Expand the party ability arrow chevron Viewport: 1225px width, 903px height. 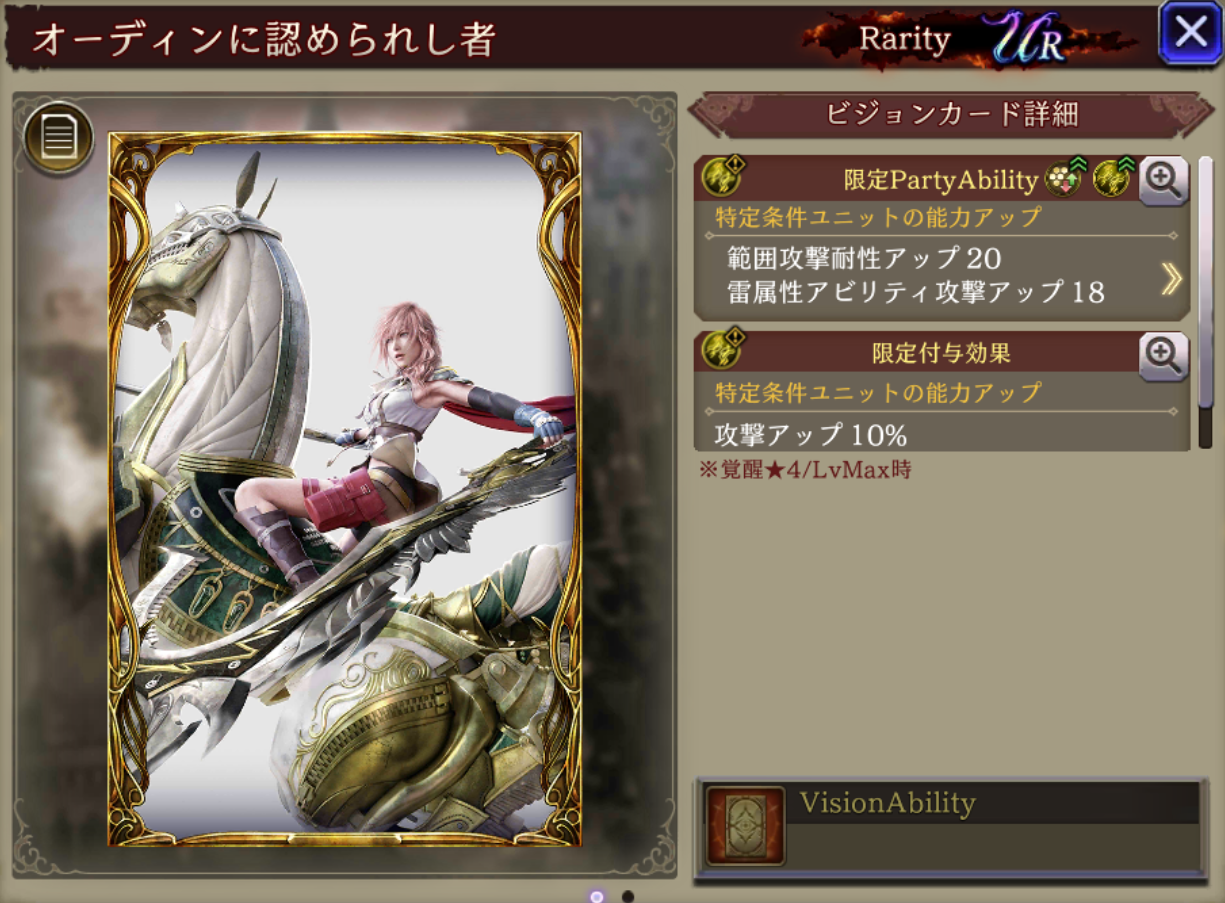[x=1171, y=280]
